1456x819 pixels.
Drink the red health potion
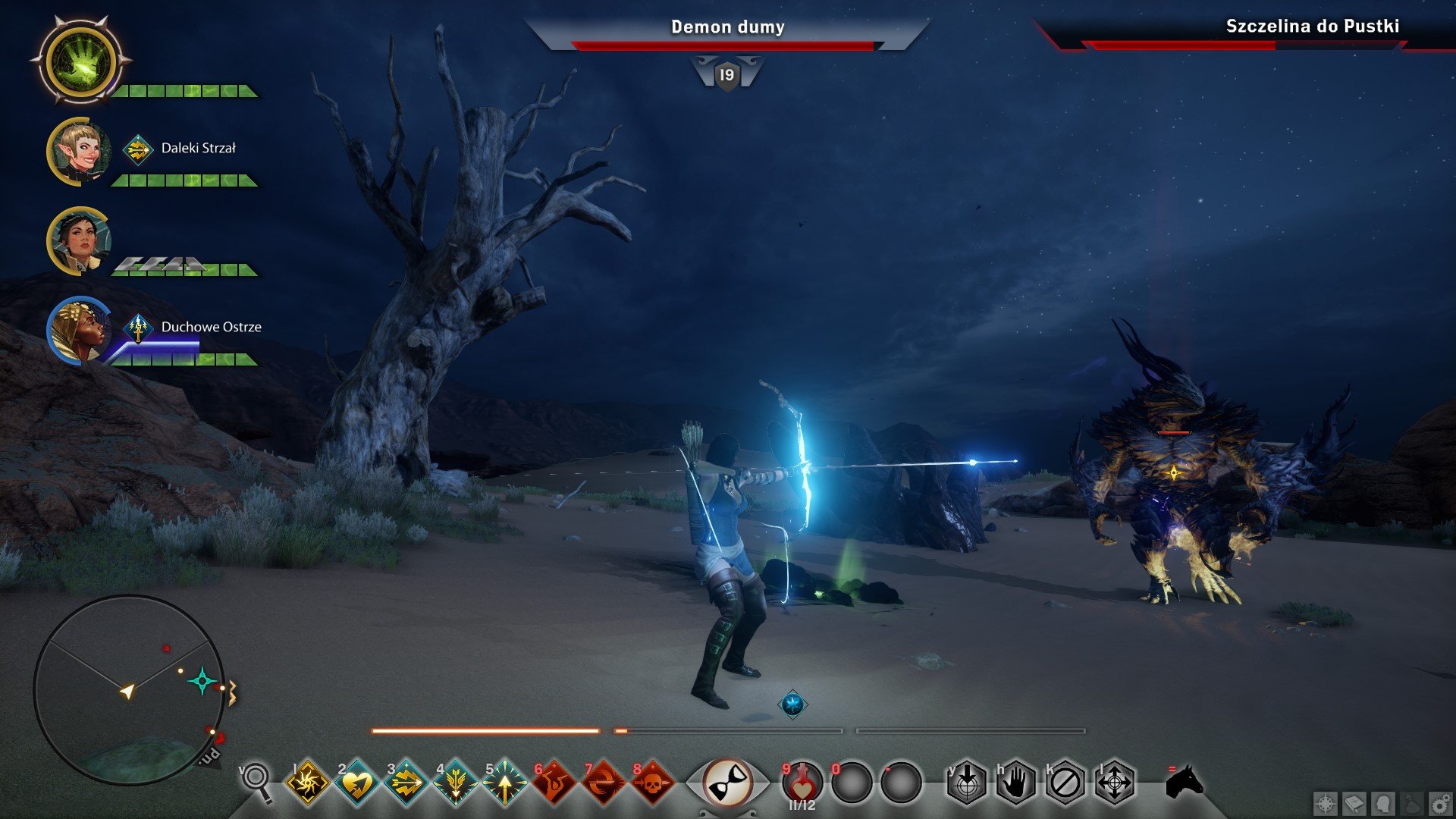click(x=802, y=782)
